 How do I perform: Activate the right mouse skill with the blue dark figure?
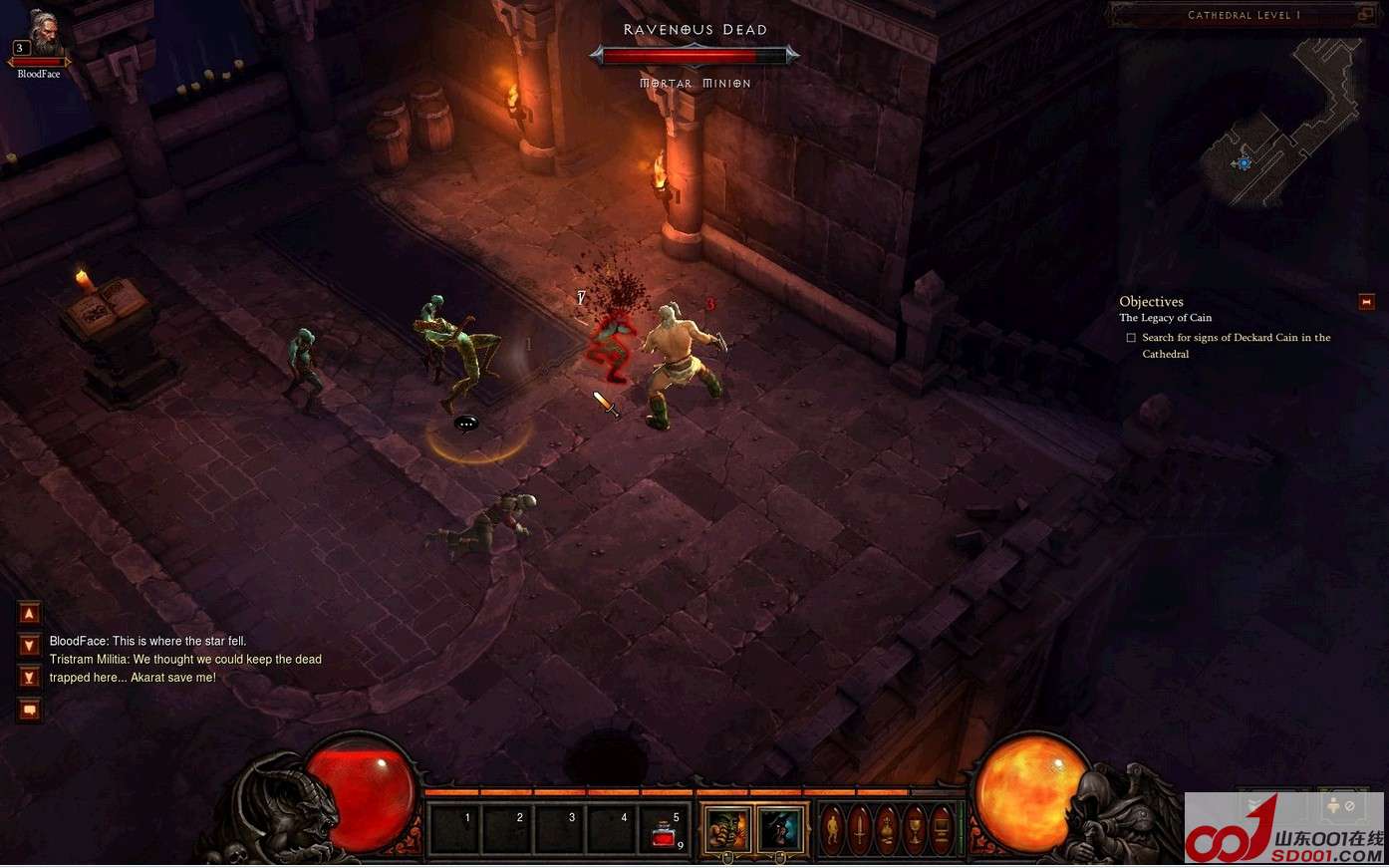[779, 829]
